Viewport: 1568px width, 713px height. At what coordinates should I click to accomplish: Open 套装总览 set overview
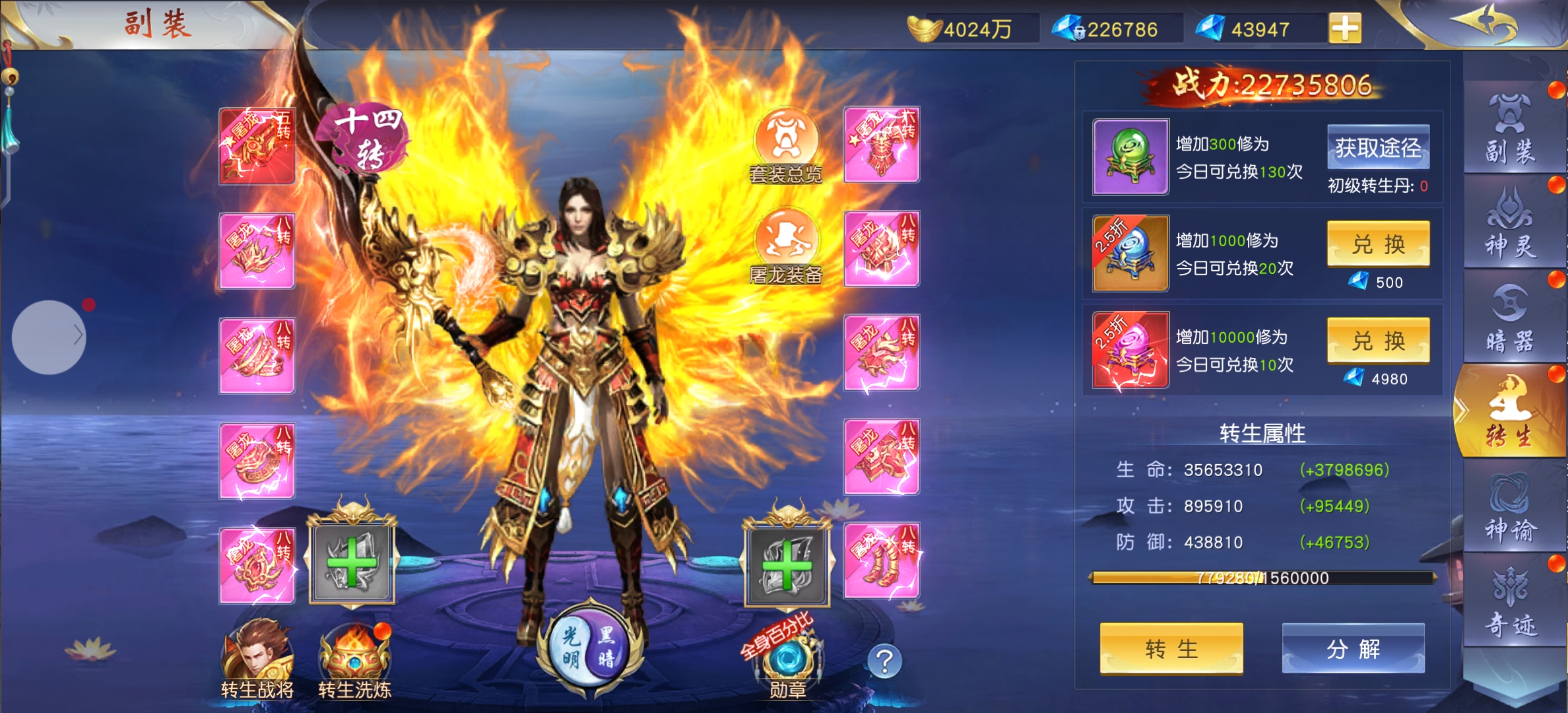pyautogui.click(x=785, y=145)
